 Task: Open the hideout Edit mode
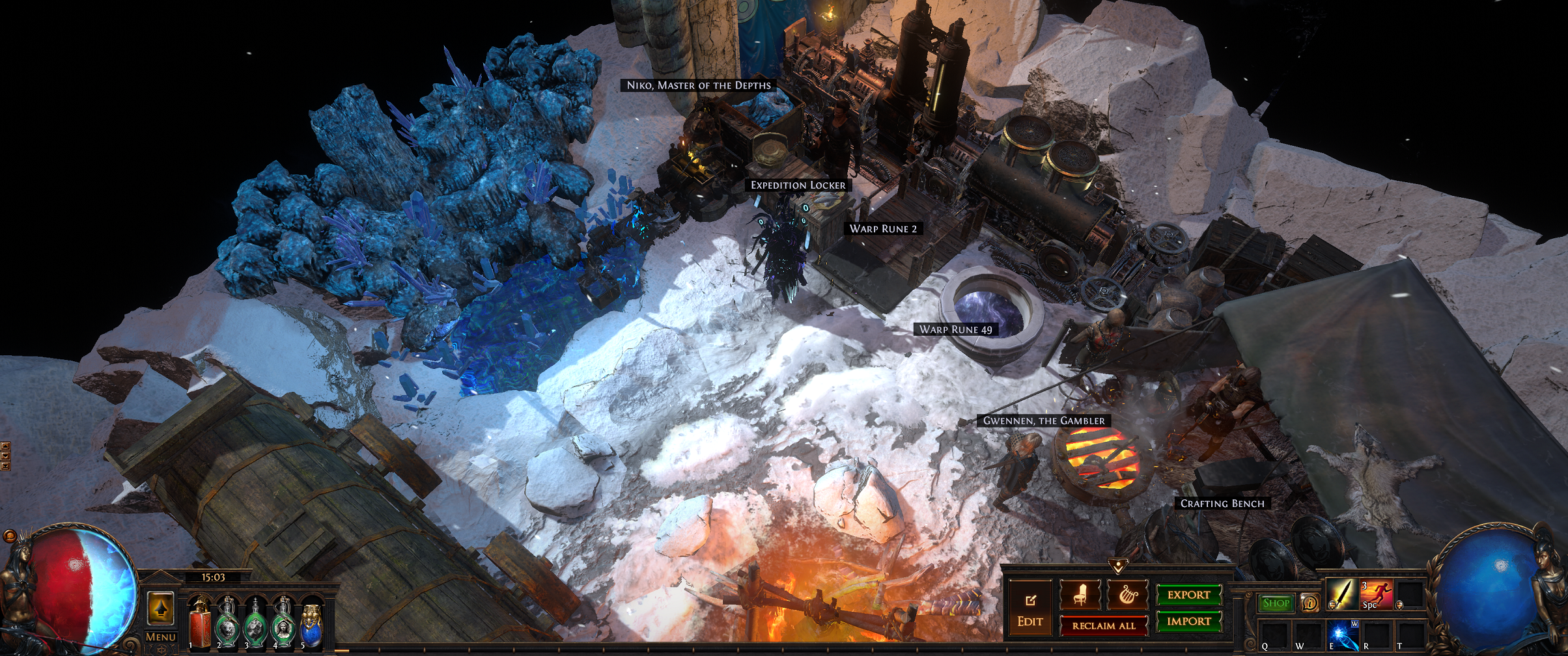pos(1029,610)
